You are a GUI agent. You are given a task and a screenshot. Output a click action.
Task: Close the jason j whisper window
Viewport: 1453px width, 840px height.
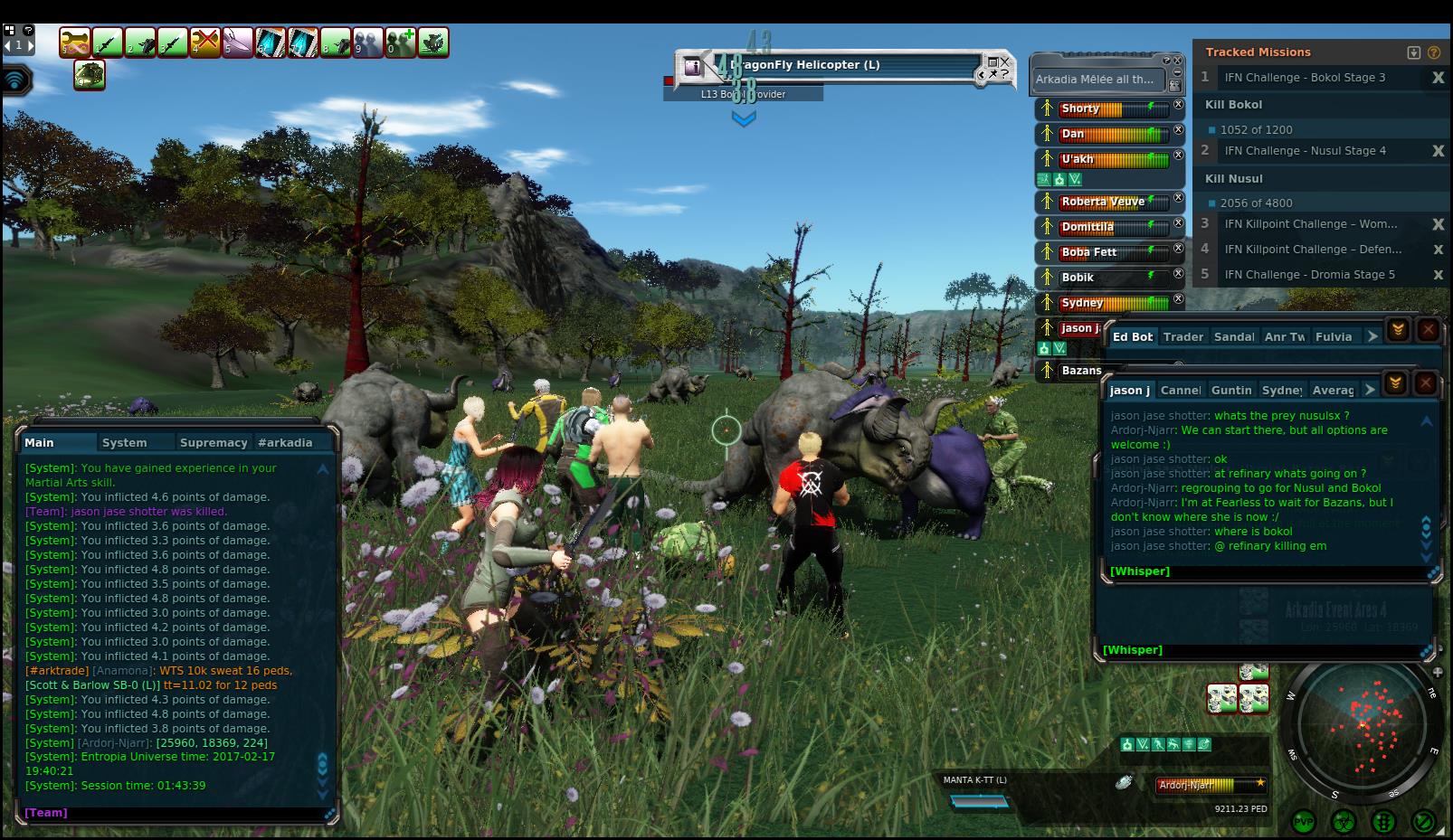pyautogui.click(x=1425, y=383)
